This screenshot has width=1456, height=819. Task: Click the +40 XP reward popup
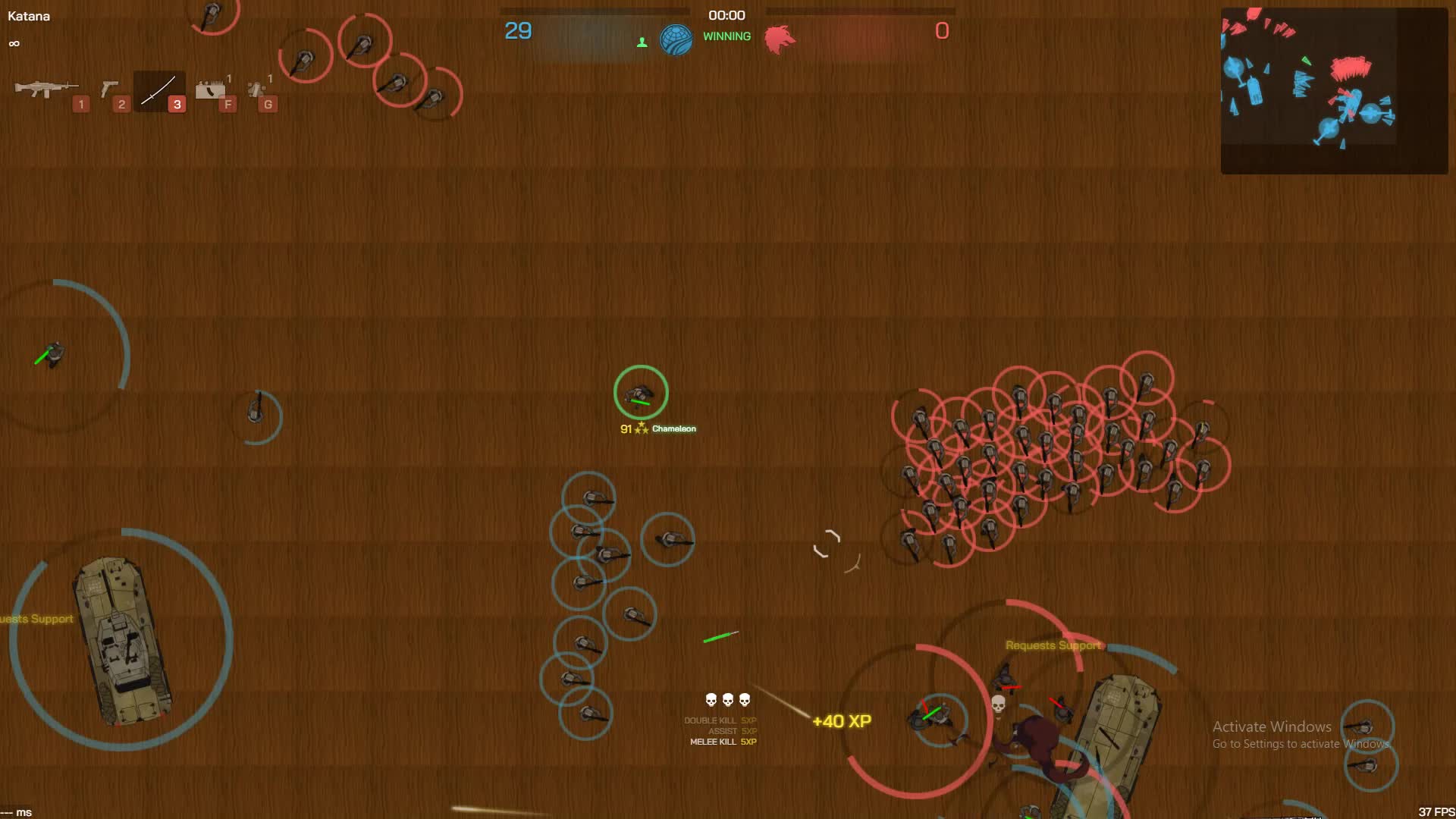pos(840,722)
